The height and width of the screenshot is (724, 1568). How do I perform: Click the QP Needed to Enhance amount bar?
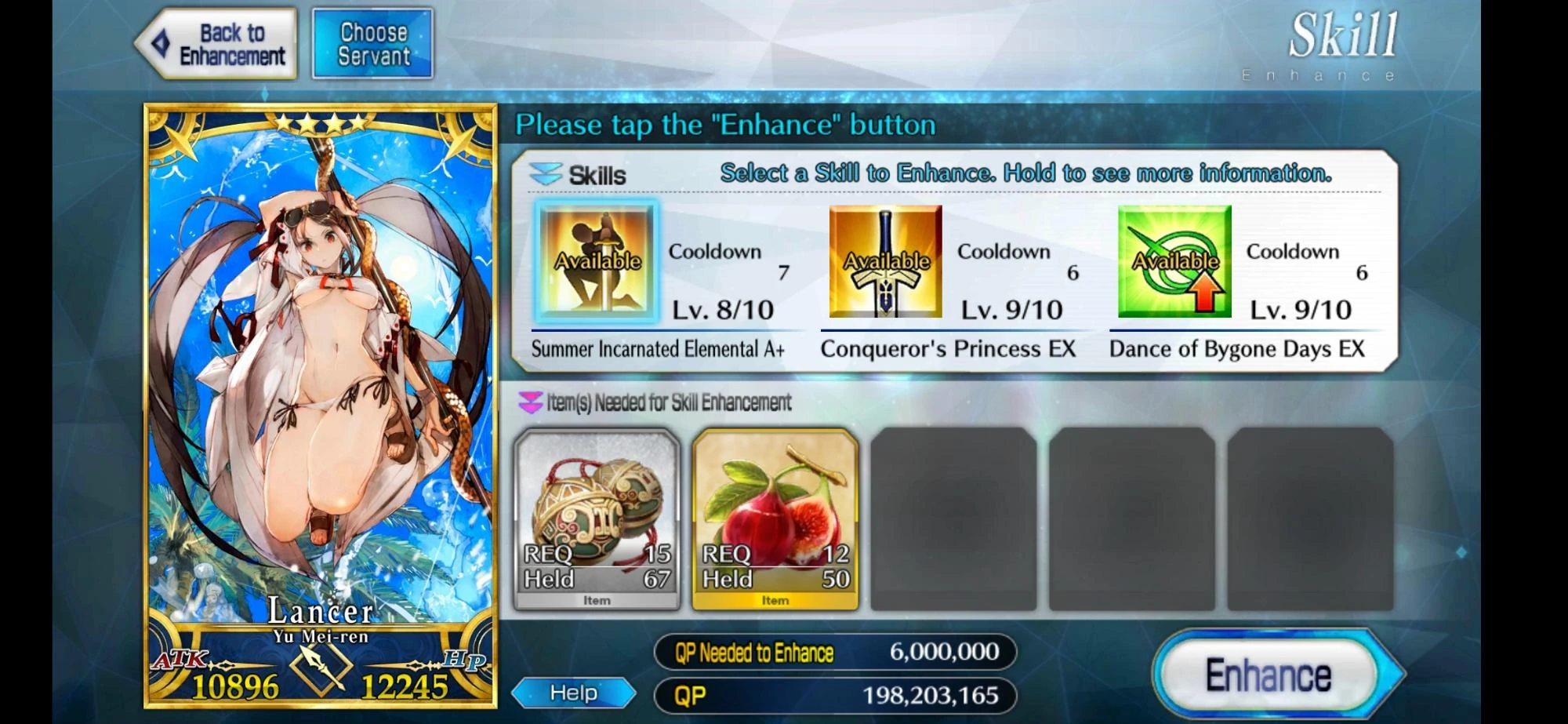pos(831,652)
